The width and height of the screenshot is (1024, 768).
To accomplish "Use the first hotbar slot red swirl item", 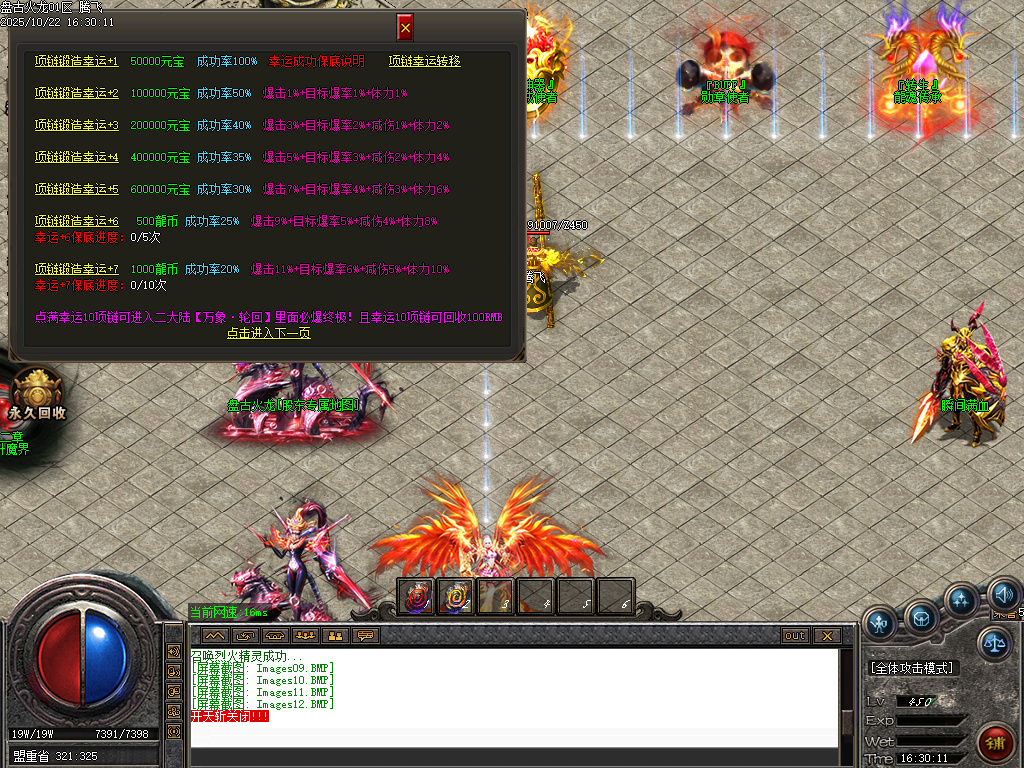I will click(x=416, y=597).
